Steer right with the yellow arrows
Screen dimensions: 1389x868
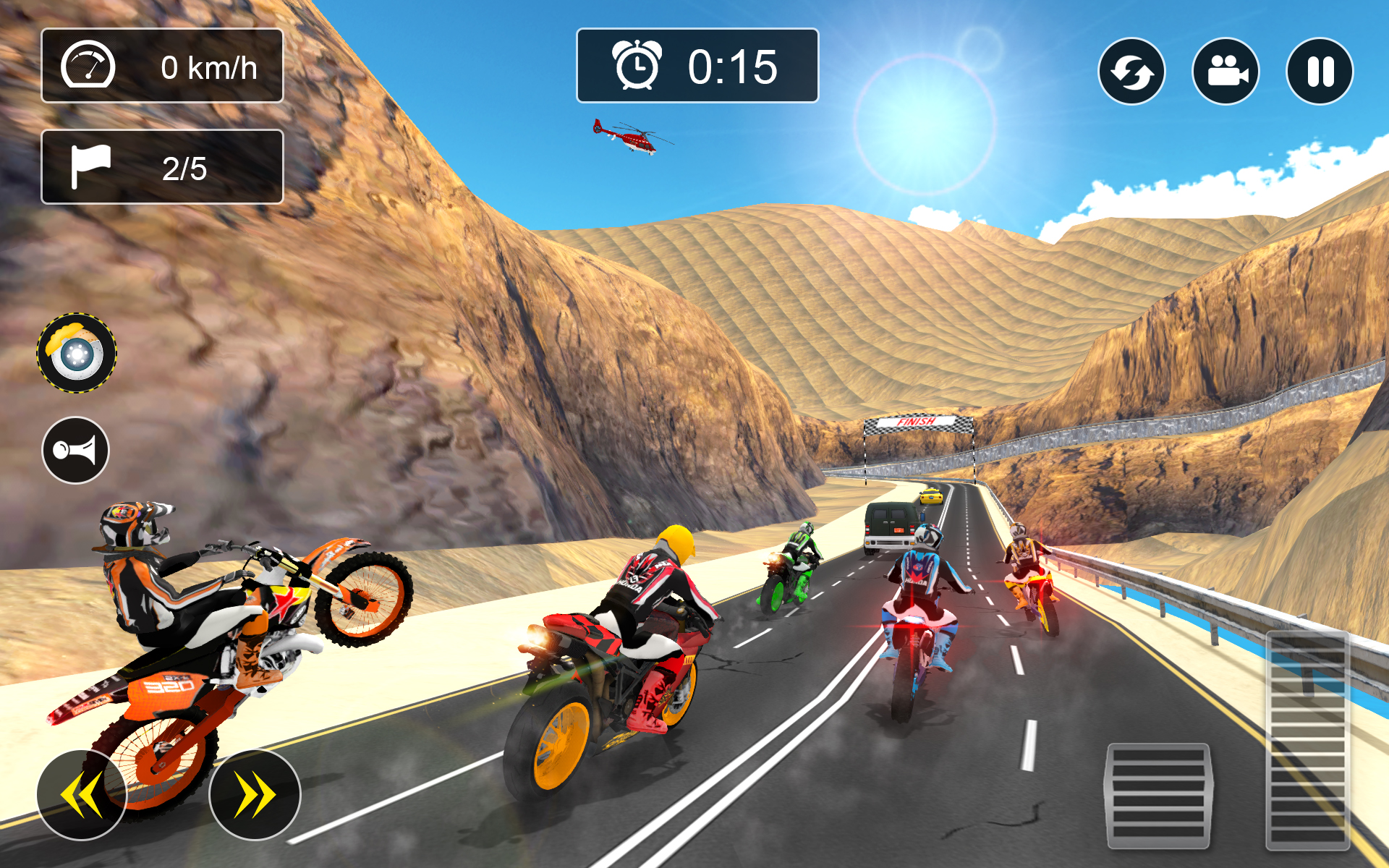255,794
